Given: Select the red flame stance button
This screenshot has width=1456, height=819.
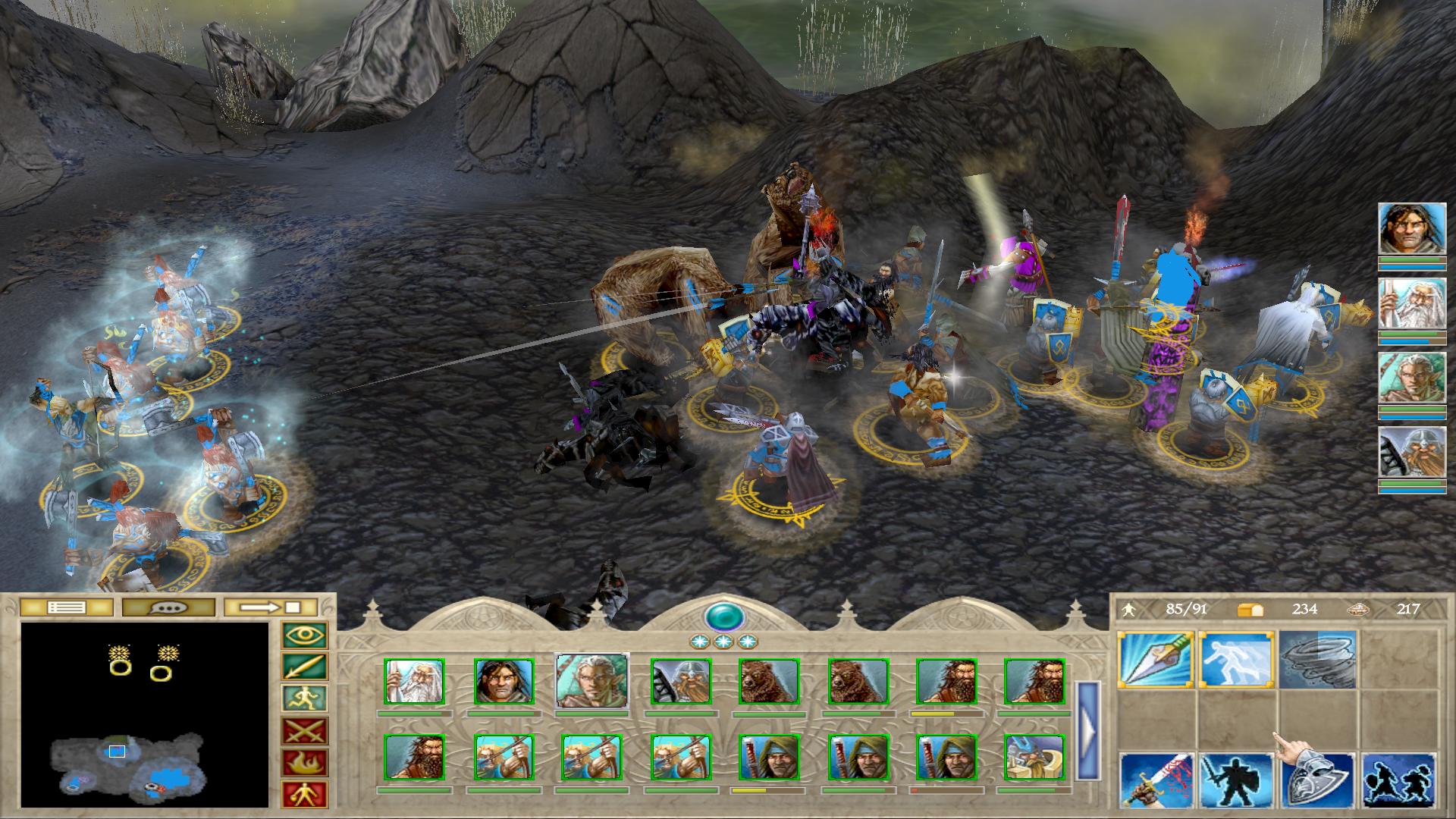Looking at the screenshot, I should (305, 763).
